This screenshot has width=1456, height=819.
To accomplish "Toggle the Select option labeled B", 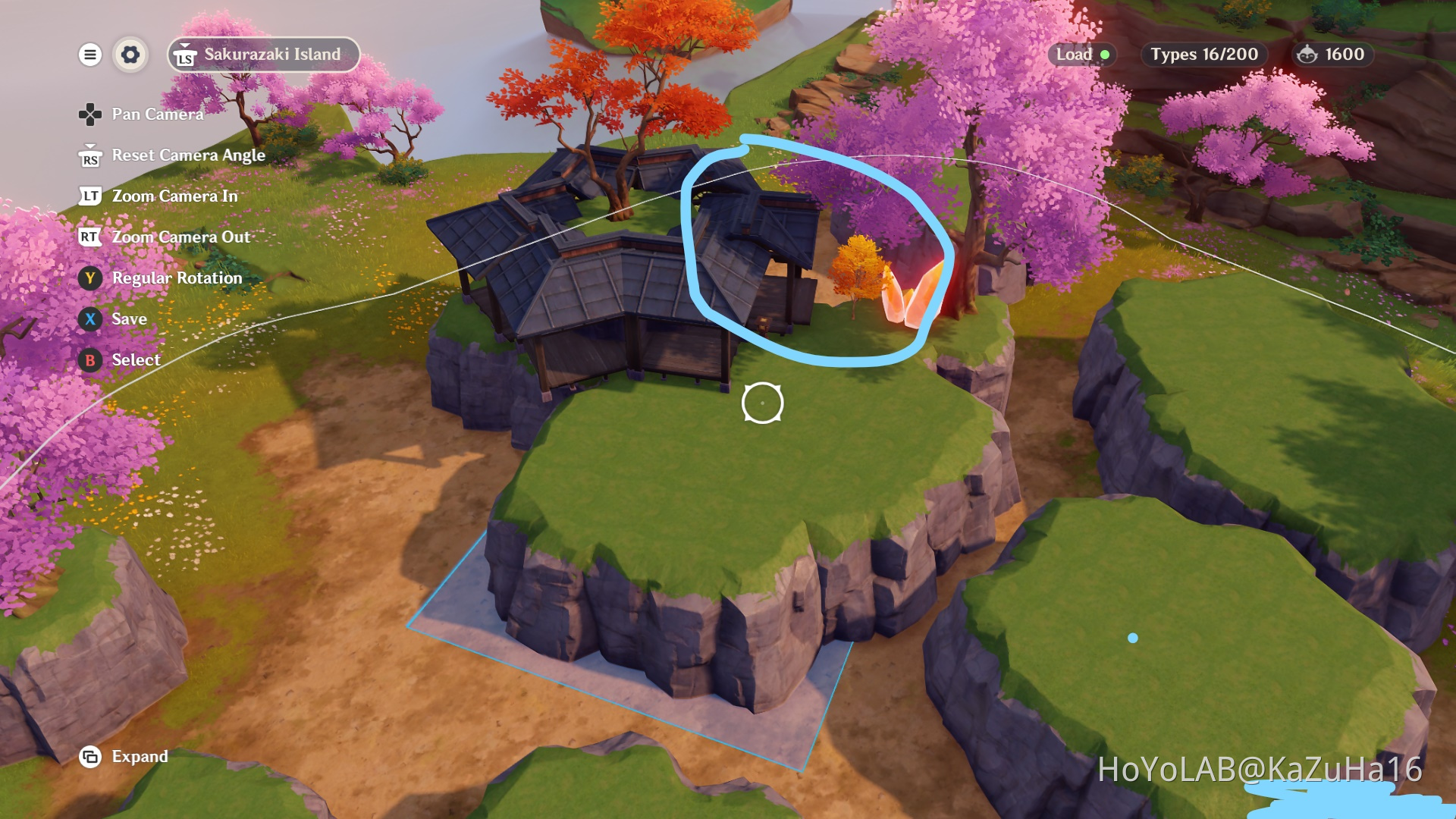I will pos(90,360).
